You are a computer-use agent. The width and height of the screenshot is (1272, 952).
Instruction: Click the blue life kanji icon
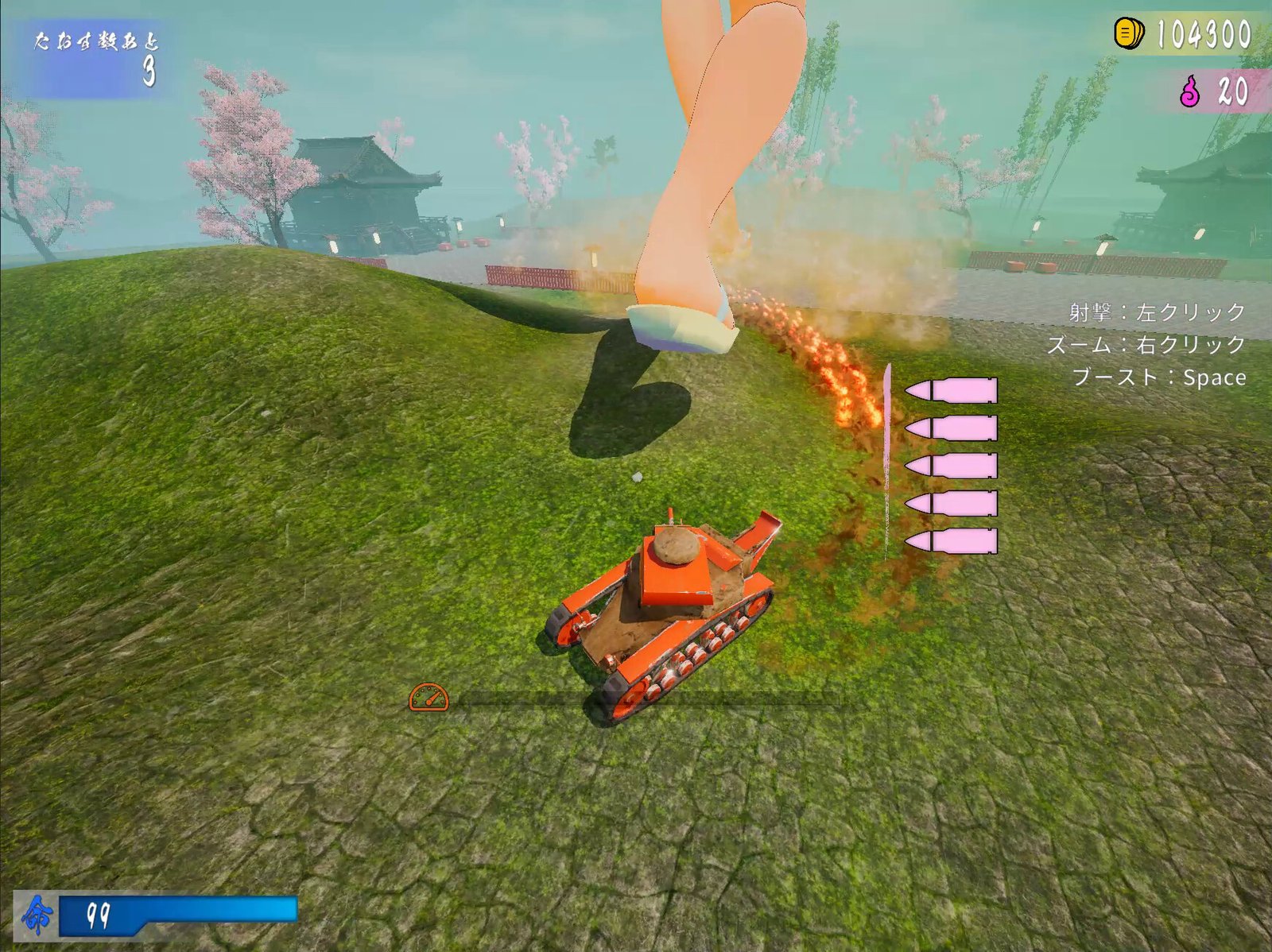[x=37, y=915]
